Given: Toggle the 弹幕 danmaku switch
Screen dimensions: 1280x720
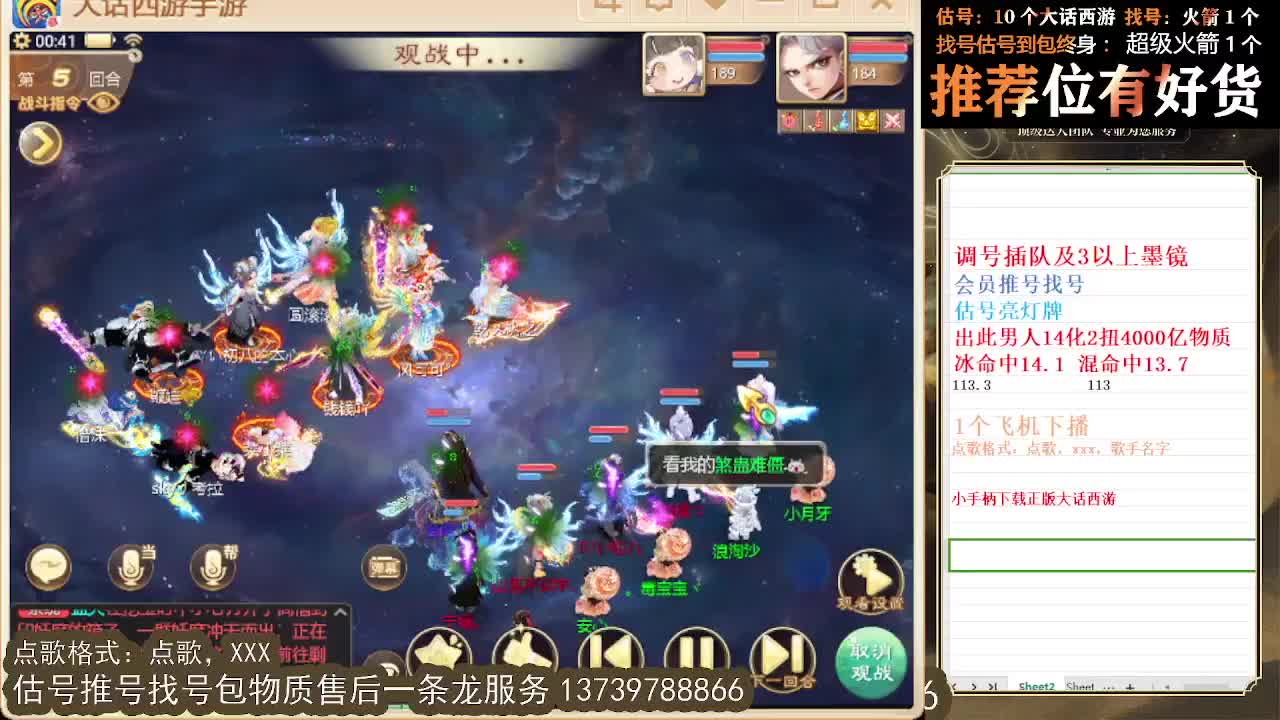Looking at the screenshot, I should [x=385, y=566].
